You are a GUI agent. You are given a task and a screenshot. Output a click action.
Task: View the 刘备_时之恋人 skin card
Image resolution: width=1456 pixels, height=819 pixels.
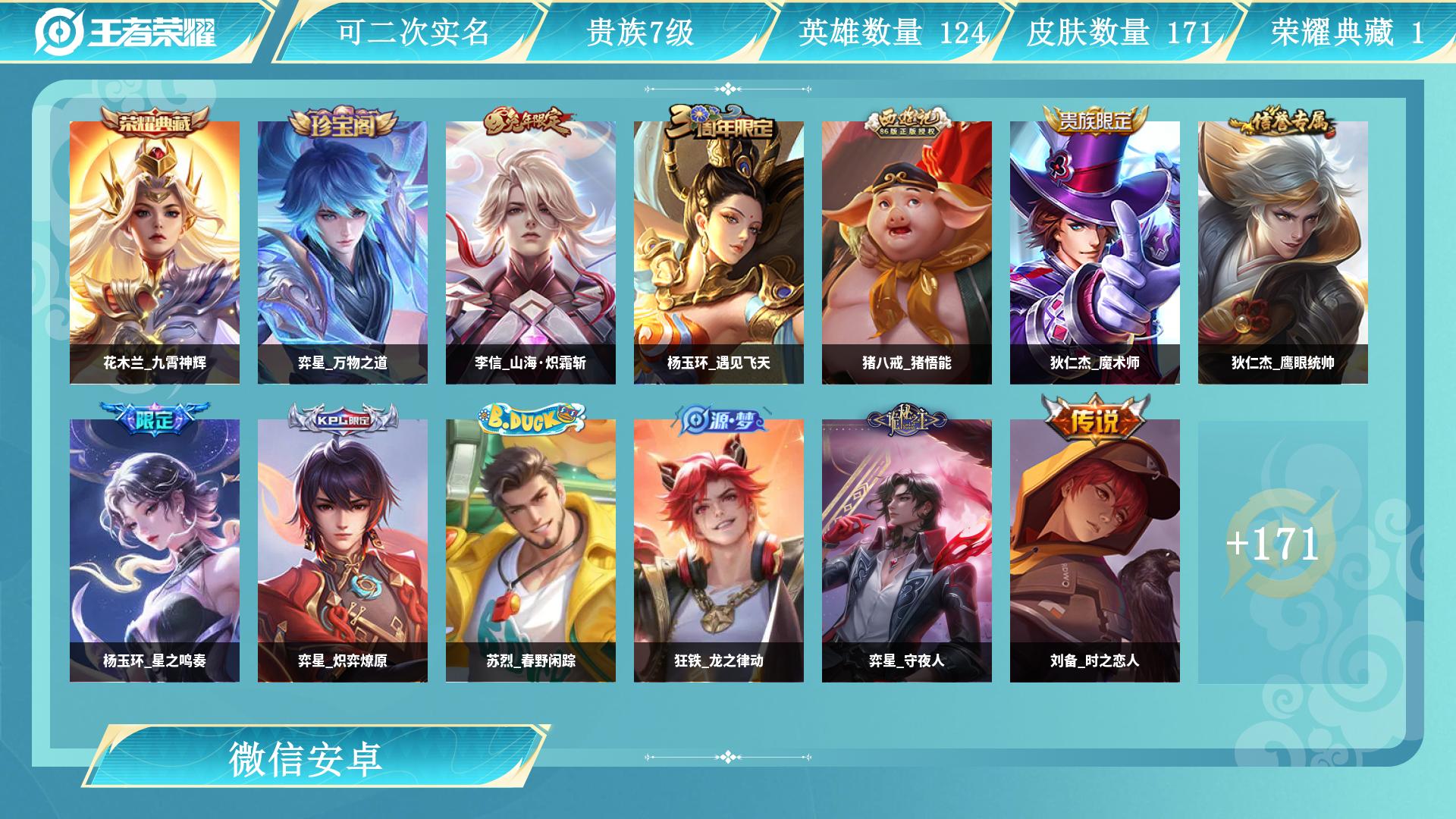1095,551
